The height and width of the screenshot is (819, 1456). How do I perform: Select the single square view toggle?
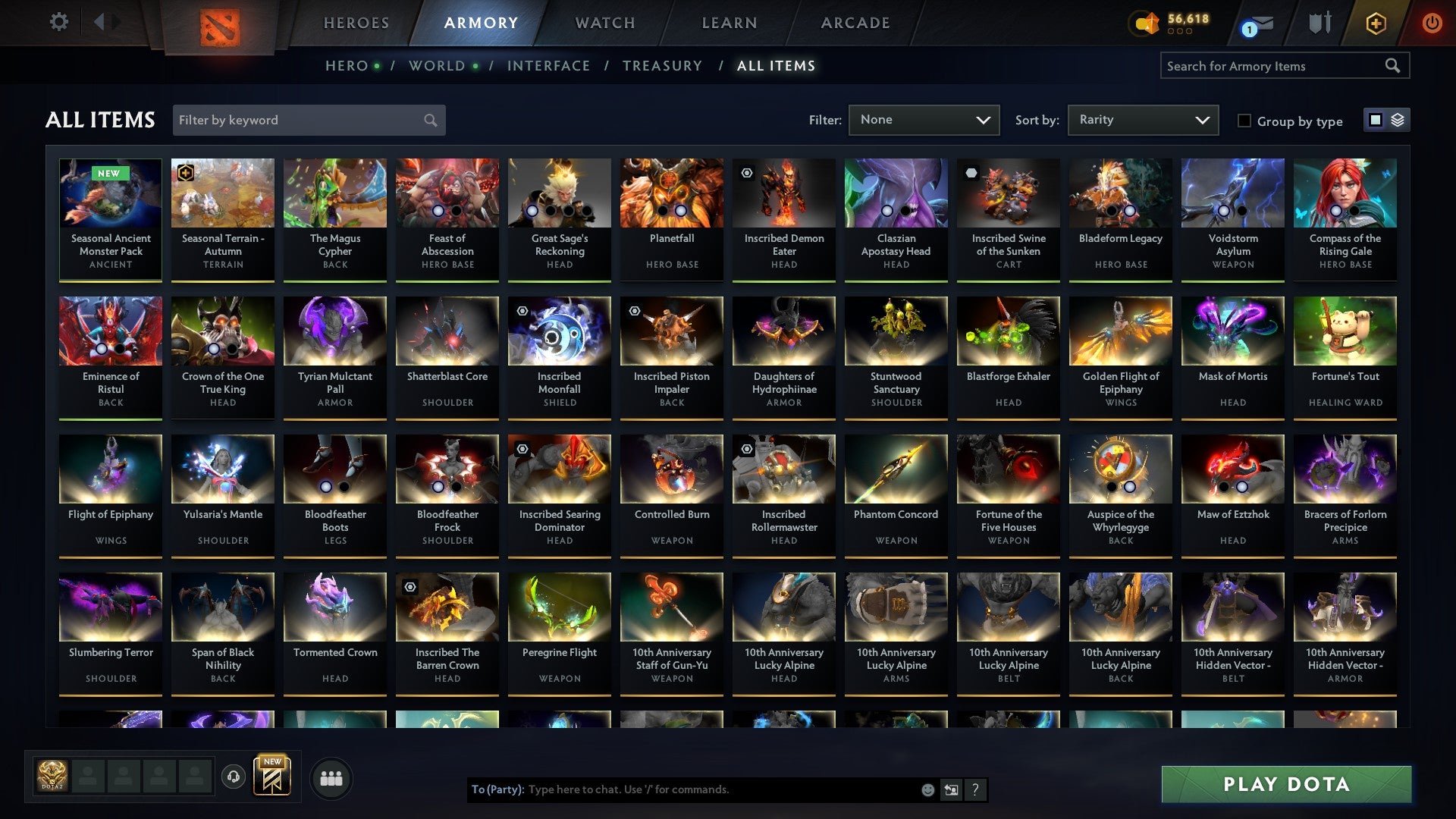click(1375, 120)
